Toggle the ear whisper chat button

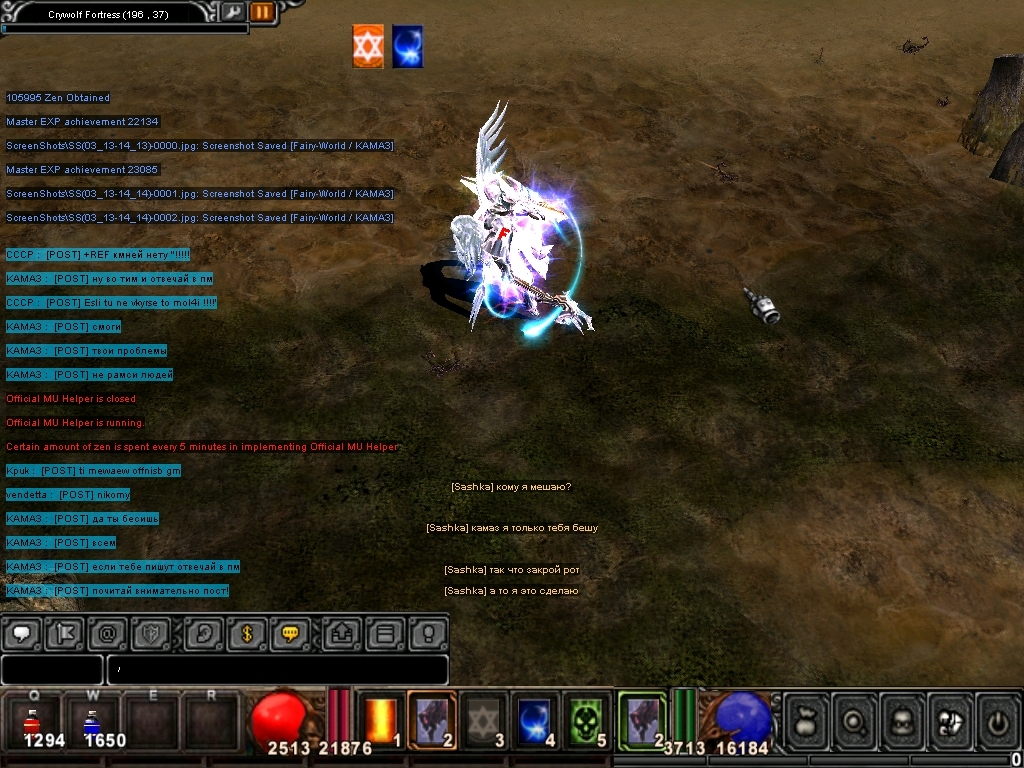(206, 633)
